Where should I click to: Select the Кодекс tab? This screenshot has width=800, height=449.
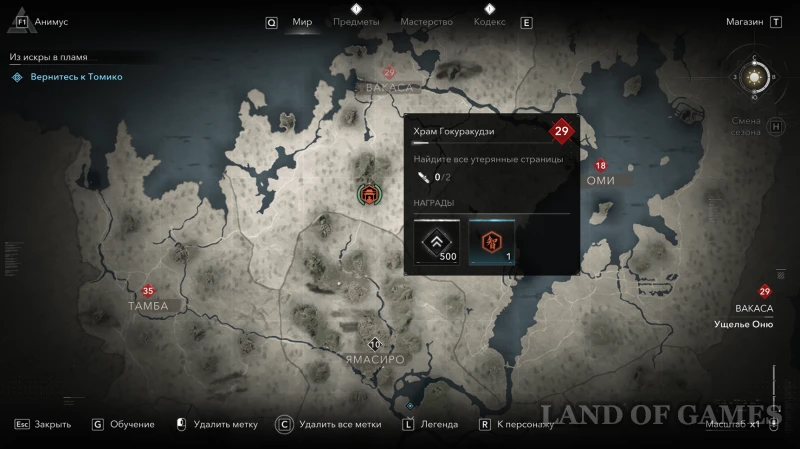tap(489, 22)
